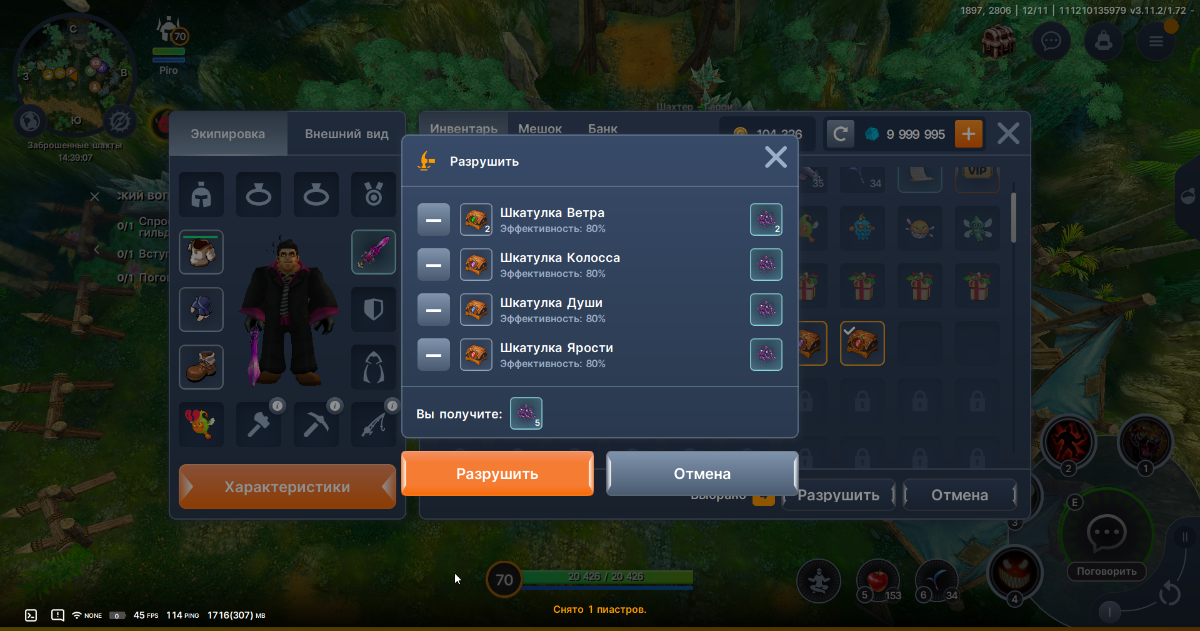Image resolution: width=1200 pixels, height=631 pixels.
Task: Remove Шкатулка Колосса from the destroy list
Action: [433, 265]
